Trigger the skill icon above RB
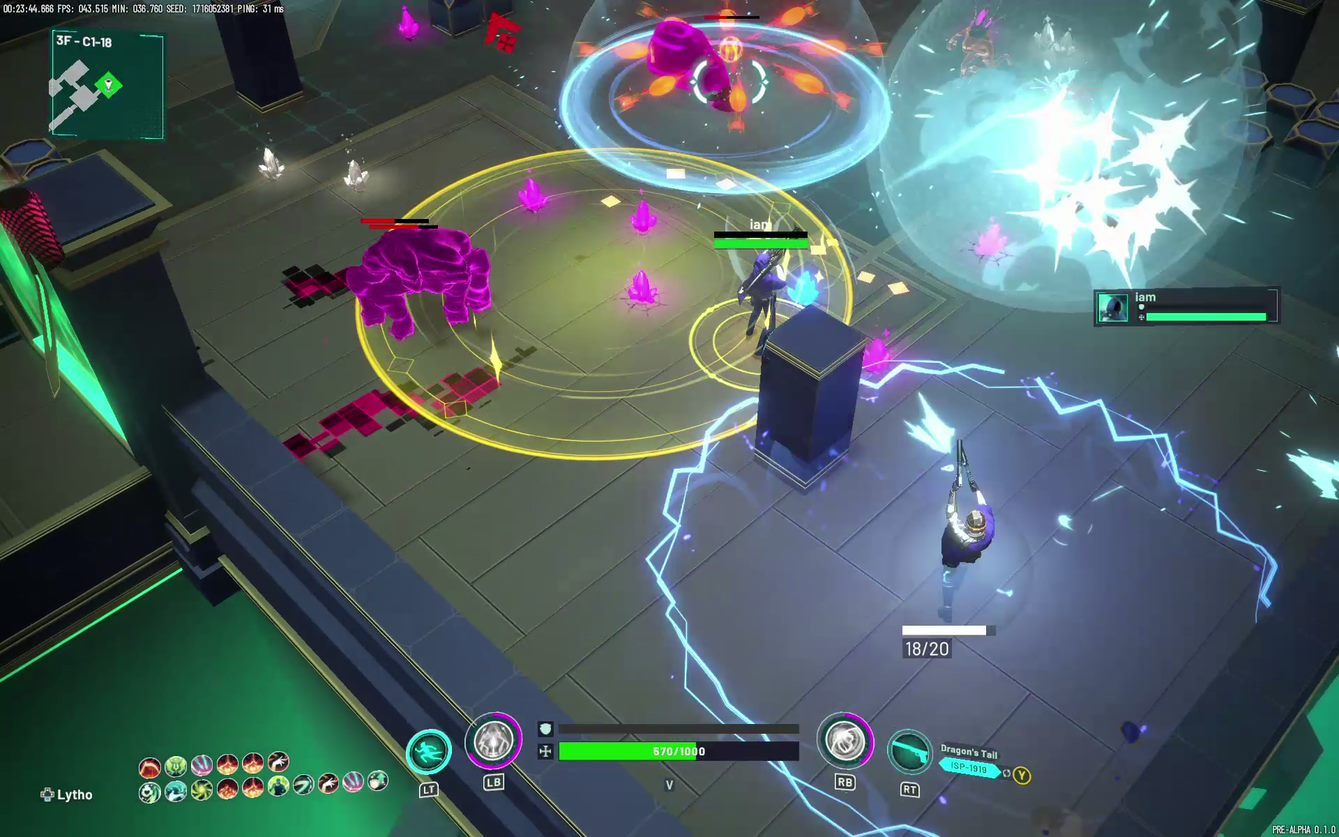This screenshot has width=1339, height=837. coord(845,741)
